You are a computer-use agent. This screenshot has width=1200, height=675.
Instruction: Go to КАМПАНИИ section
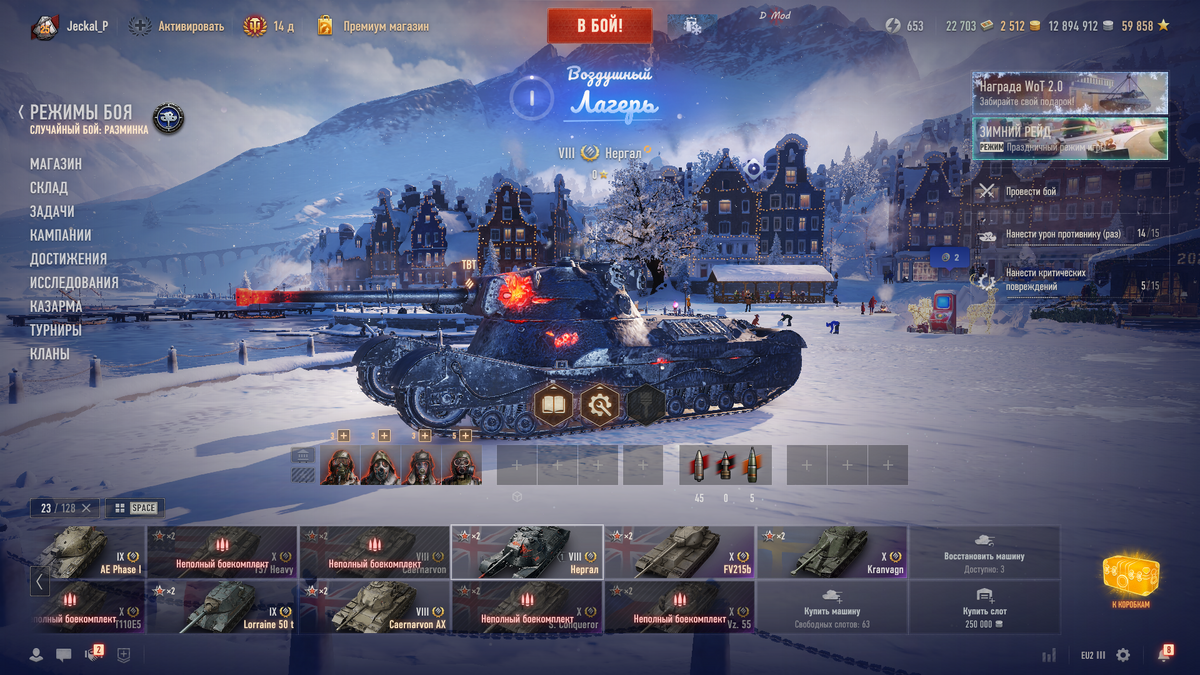pyautogui.click(x=60, y=235)
